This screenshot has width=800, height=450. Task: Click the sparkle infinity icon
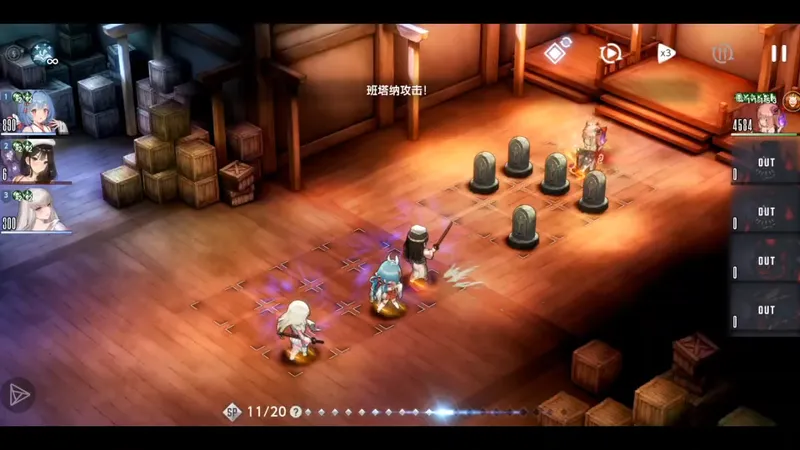click(44, 52)
